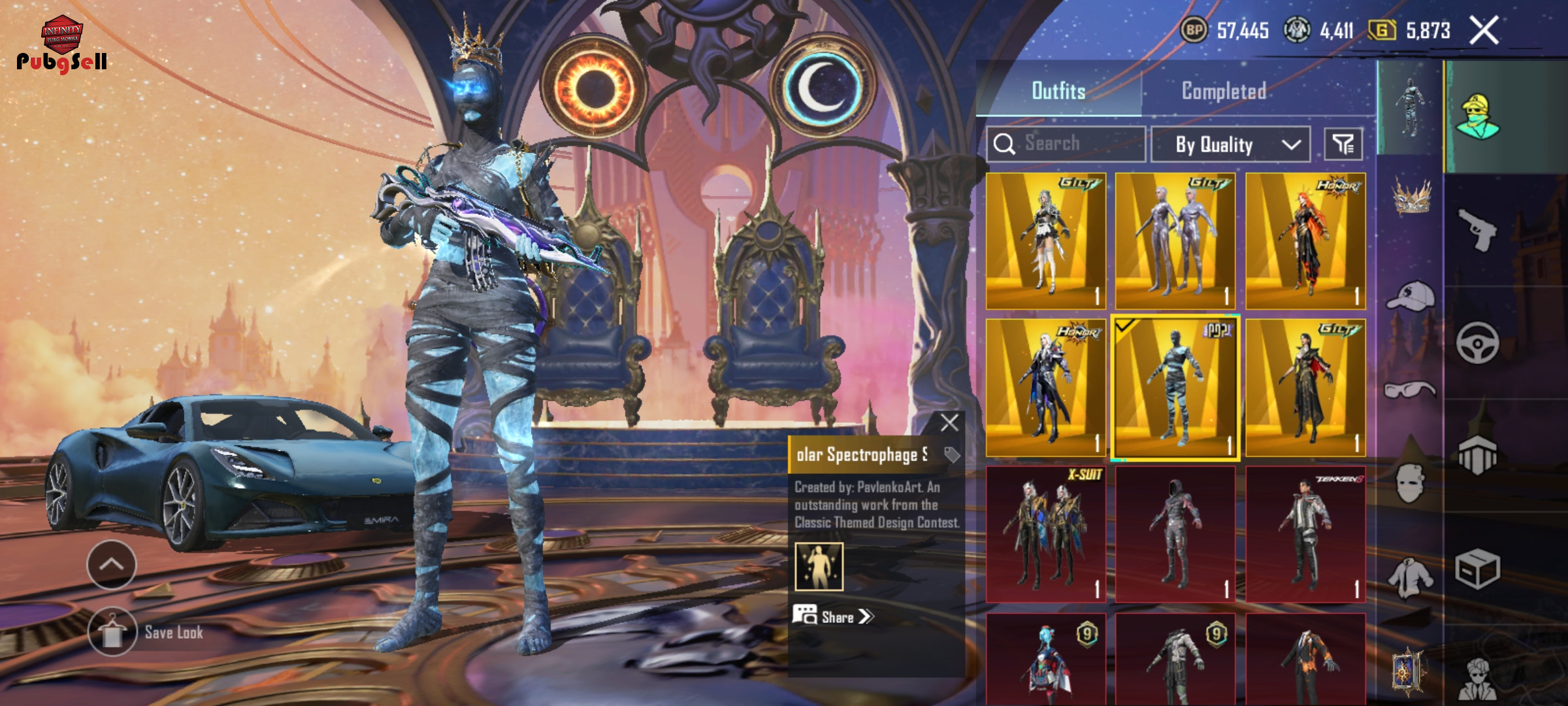Select the red-haired Honor outfit tile
Image resolution: width=1568 pixels, height=706 pixels.
(x=1305, y=241)
